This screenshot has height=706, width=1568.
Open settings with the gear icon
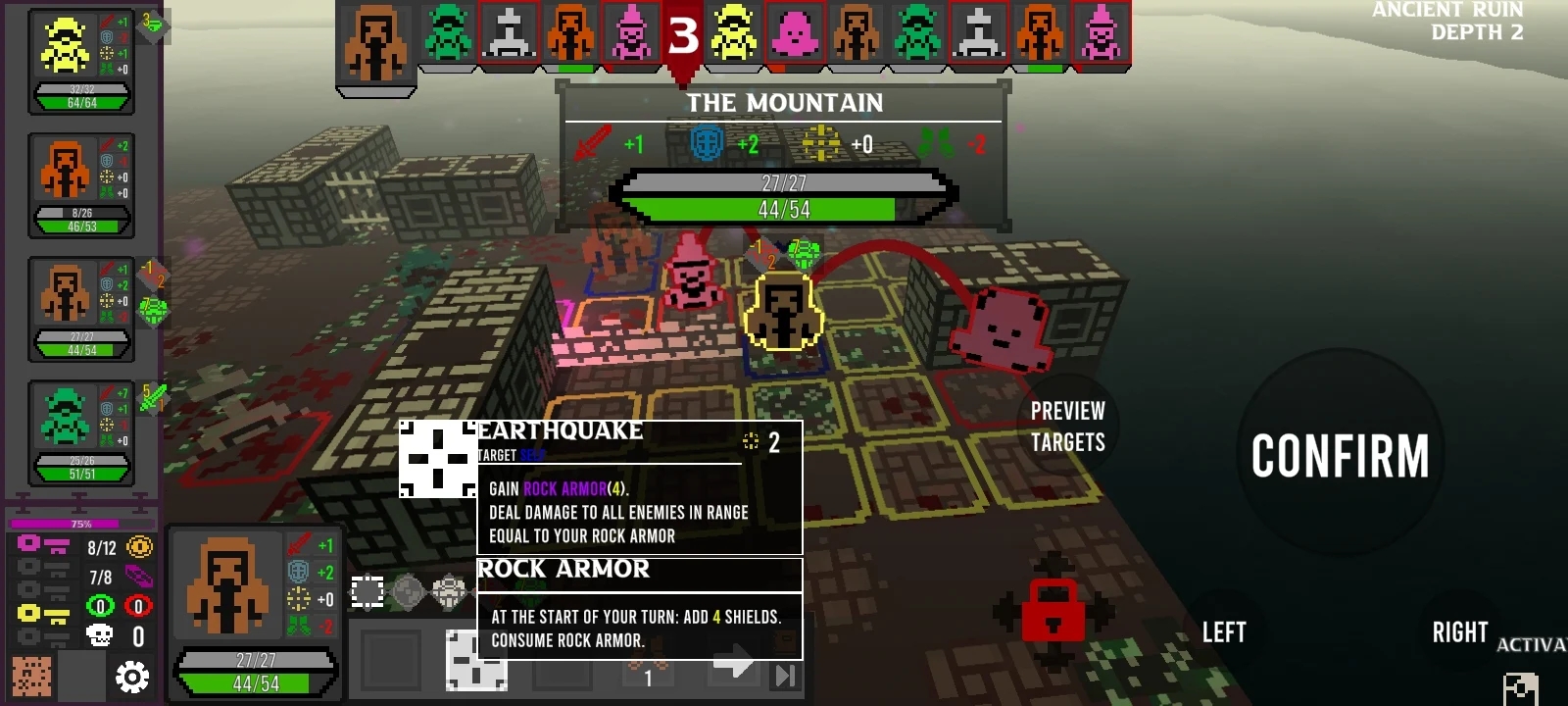[132, 677]
